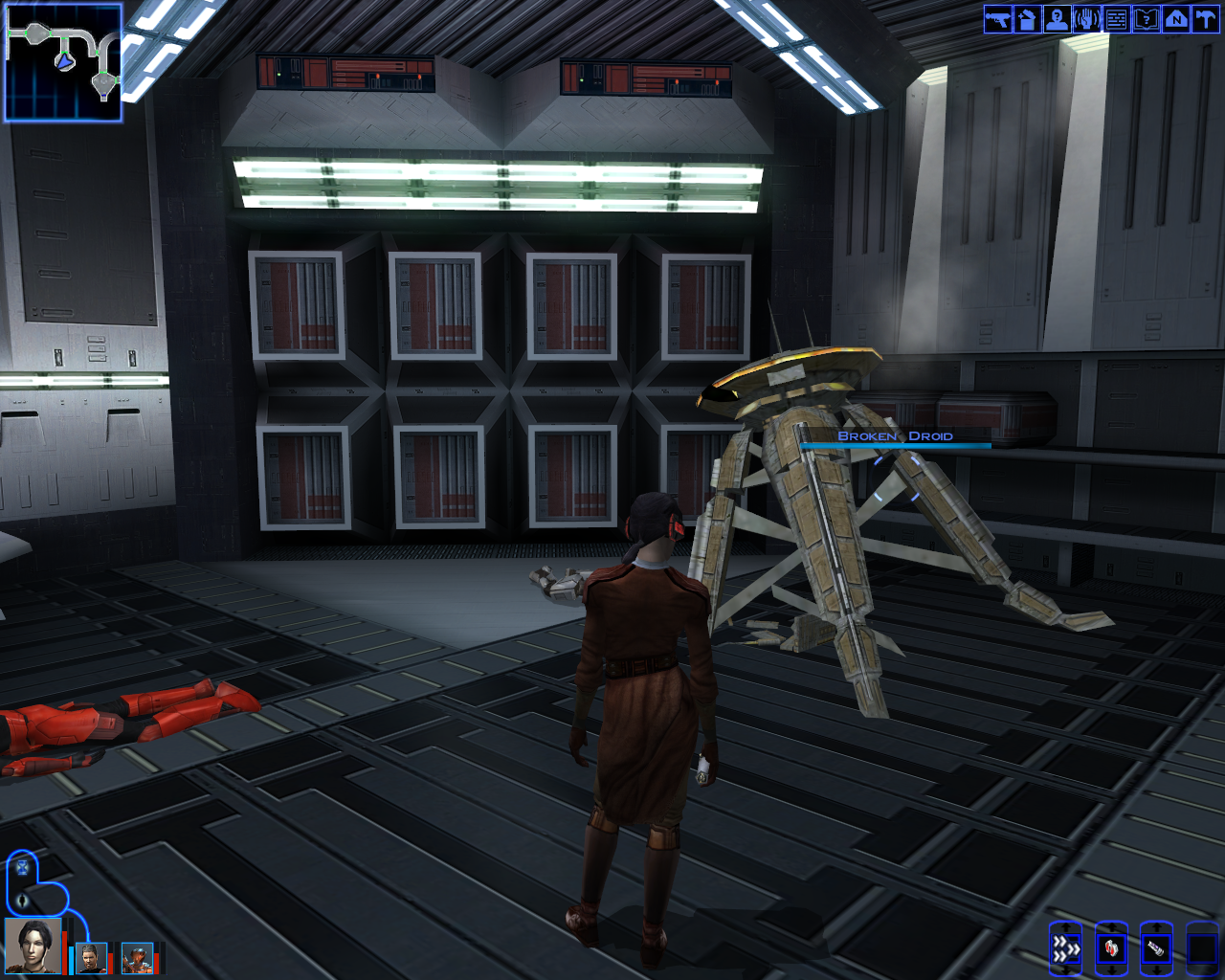Use the multi-arrow attack action slot

pos(1066,948)
